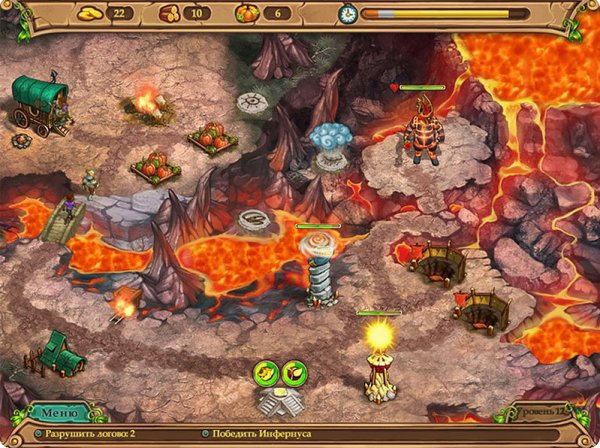Click the food trade action bubble

[x=294, y=375]
